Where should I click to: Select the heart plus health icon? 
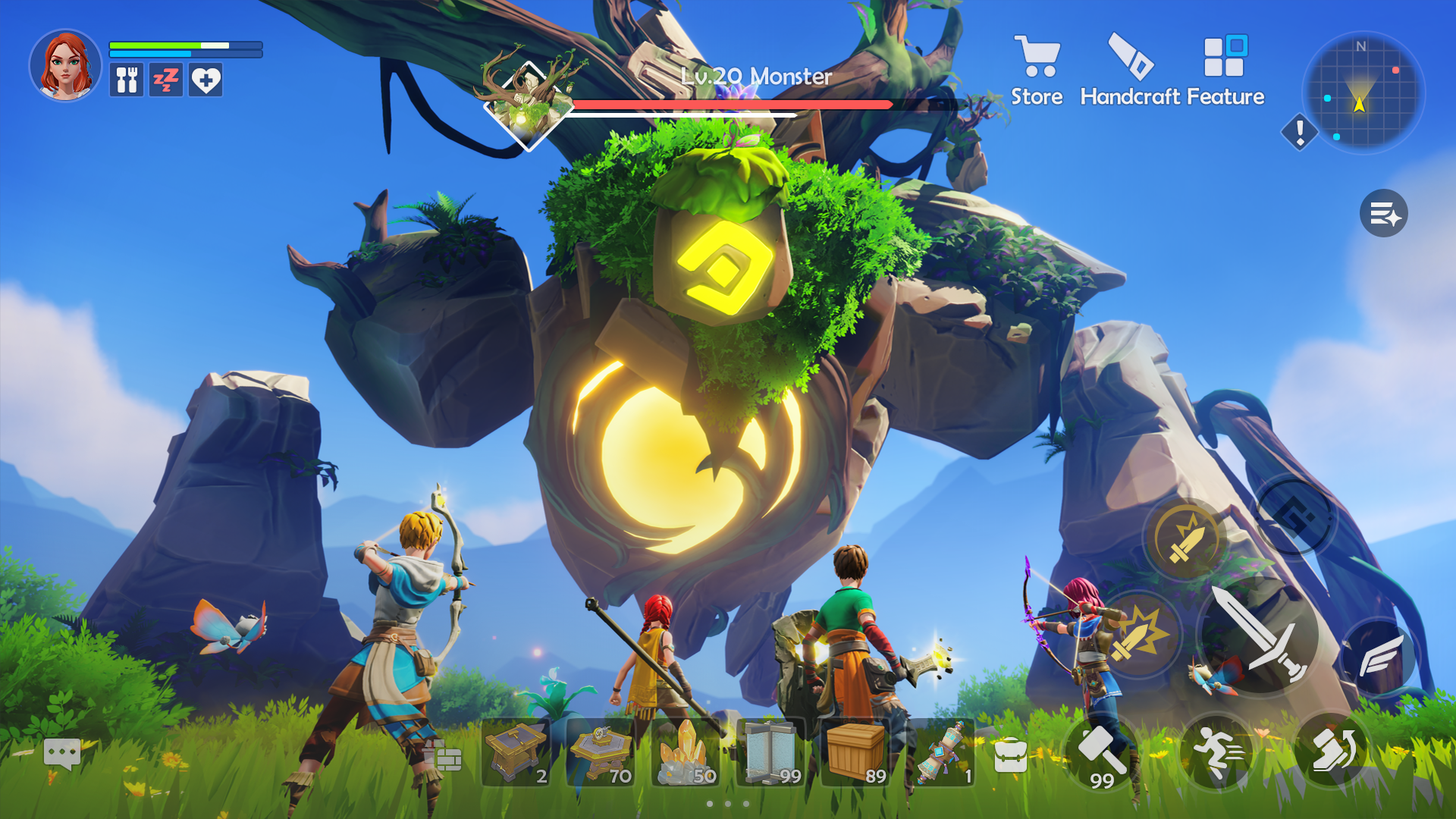[206, 80]
